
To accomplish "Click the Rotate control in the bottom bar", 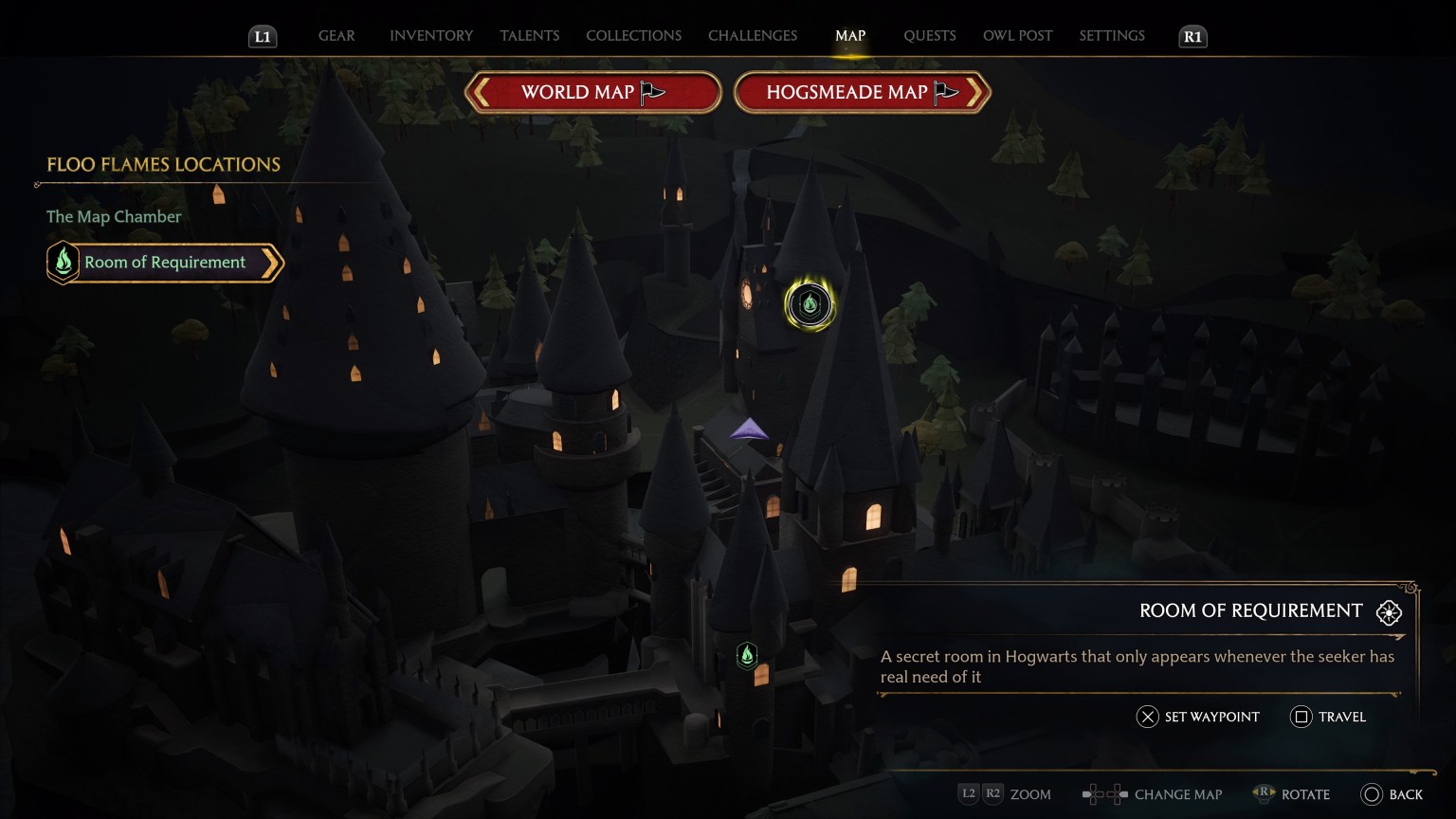I will [x=1305, y=794].
